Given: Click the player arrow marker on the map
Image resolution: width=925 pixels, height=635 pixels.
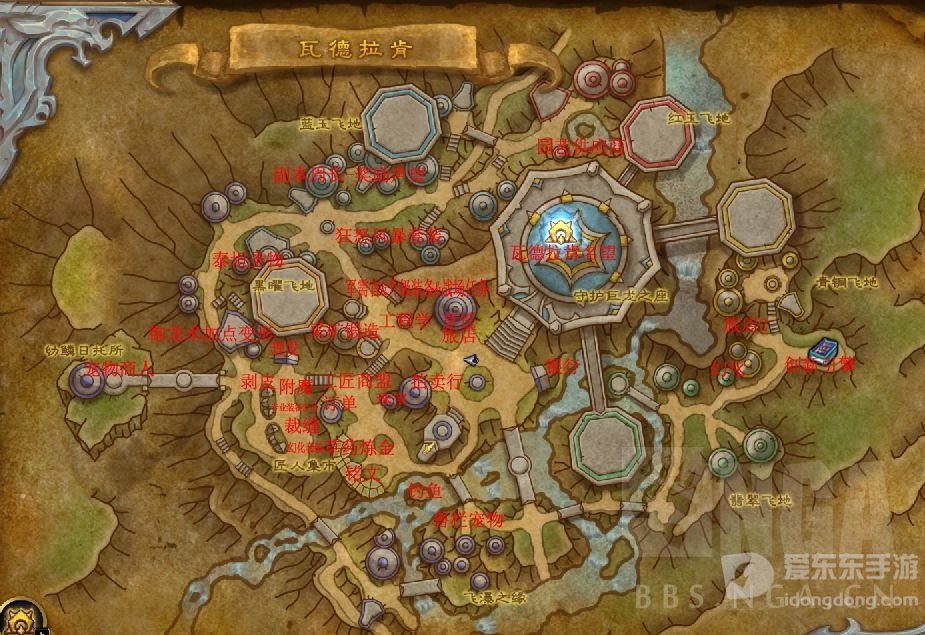Looking at the screenshot, I should point(471,360).
